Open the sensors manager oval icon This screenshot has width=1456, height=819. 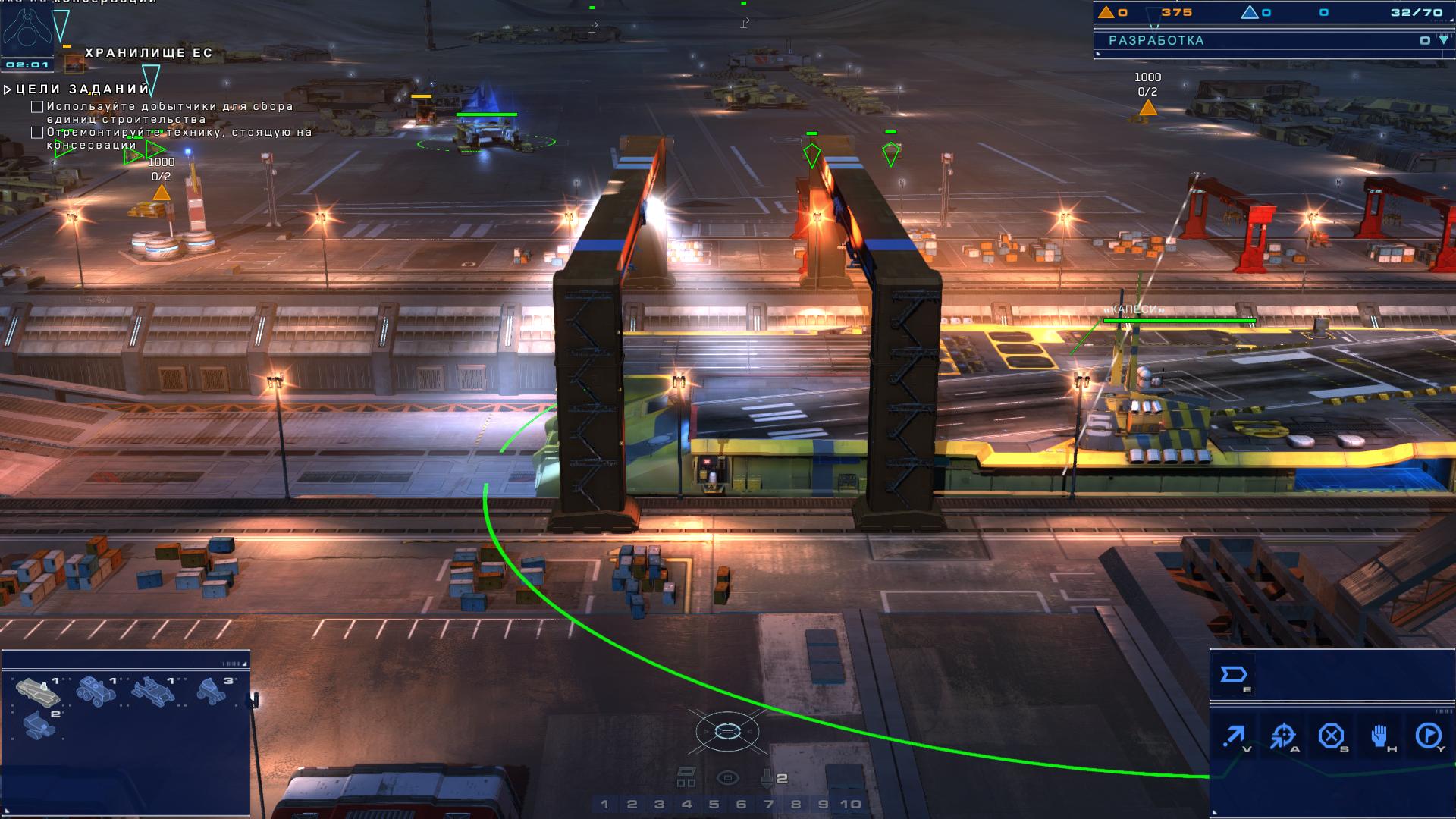[x=727, y=732]
